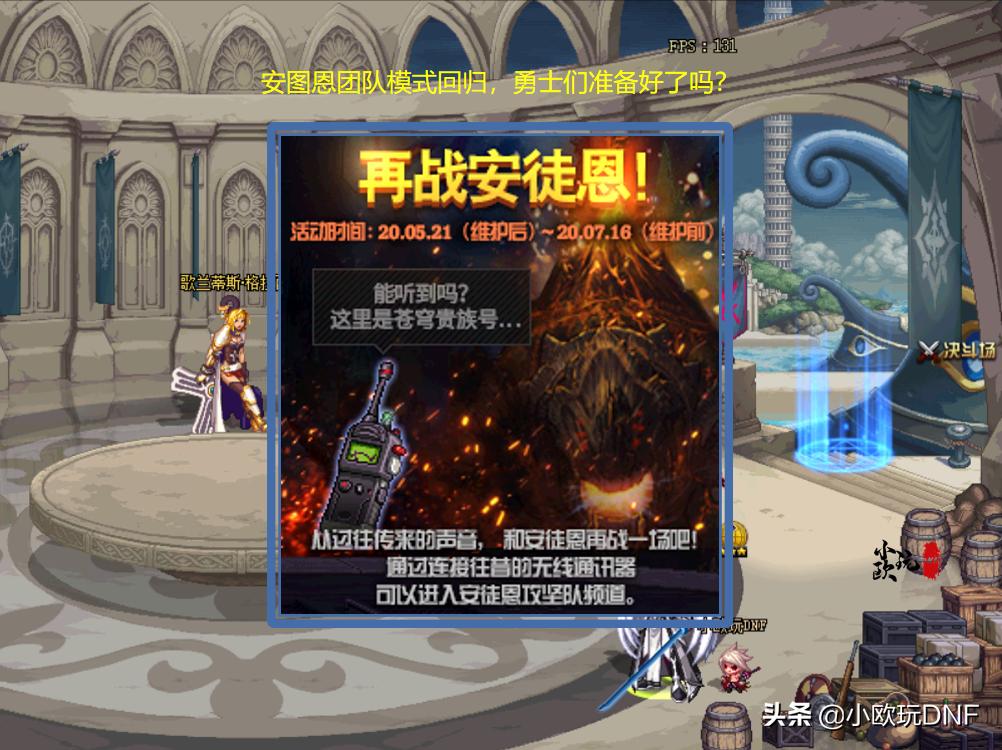Open the 再战安徒恩 event poster
The height and width of the screenshot is (750, 1002).
pos(499,373)
